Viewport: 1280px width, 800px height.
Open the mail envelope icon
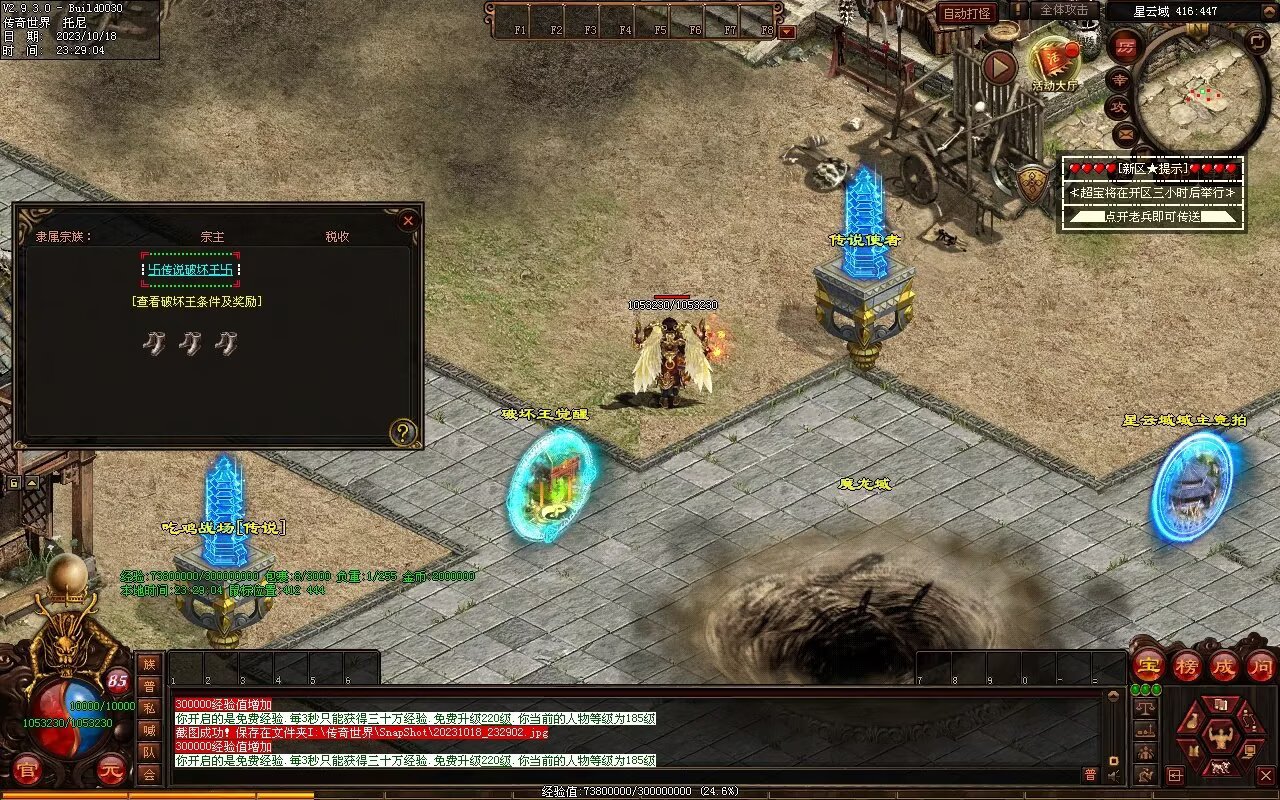pyautogui.click(x=1126, y=133)
